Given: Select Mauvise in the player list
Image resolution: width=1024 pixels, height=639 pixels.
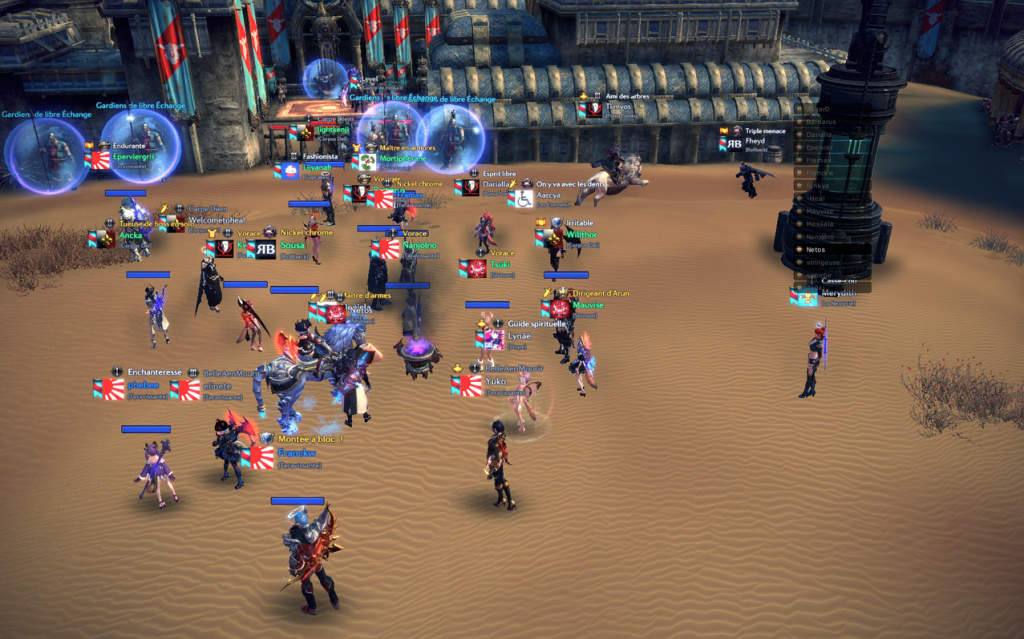Looking at the screenshot, I should click(819, 211).
